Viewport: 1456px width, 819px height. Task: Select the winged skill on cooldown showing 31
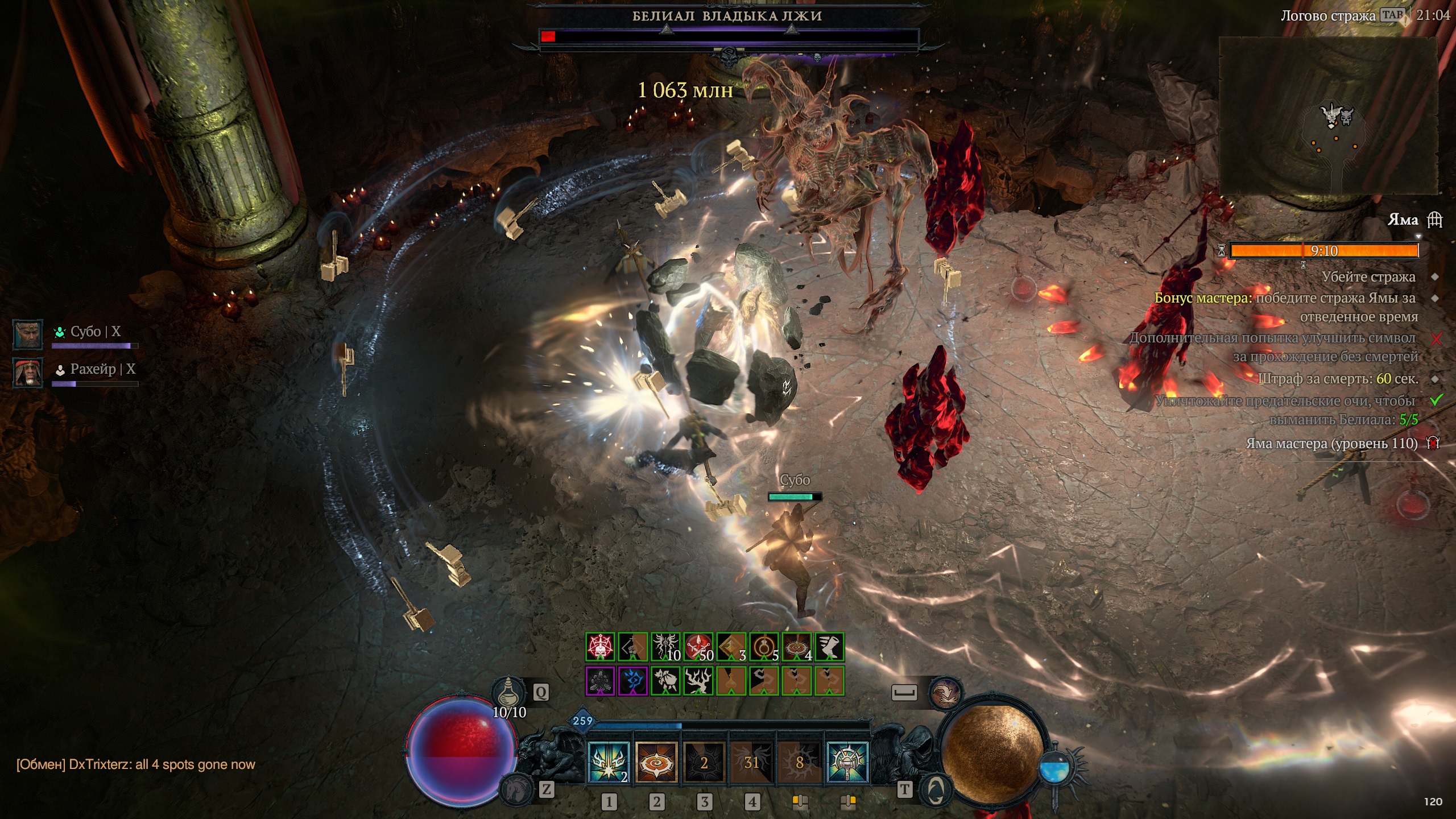751,762
